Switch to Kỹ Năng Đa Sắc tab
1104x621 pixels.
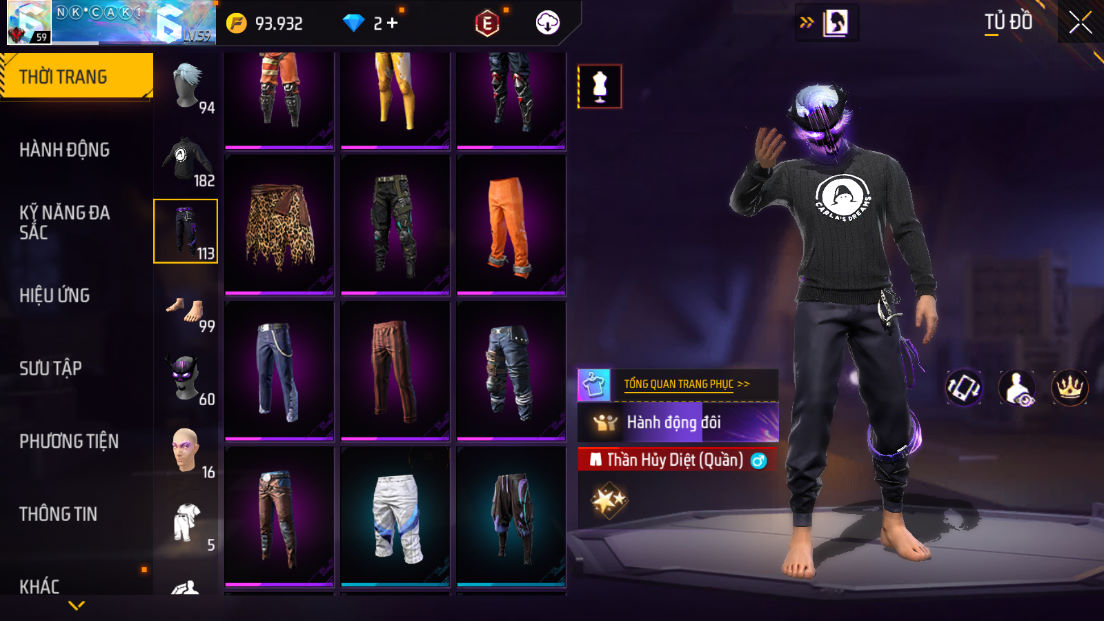coord(64,222)
